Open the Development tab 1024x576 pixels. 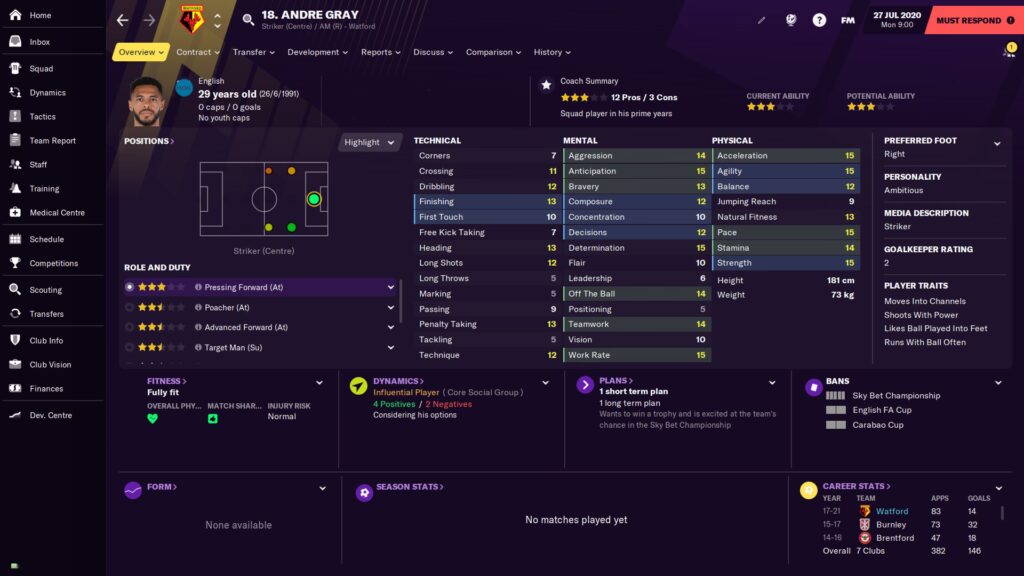coord(317,52)
